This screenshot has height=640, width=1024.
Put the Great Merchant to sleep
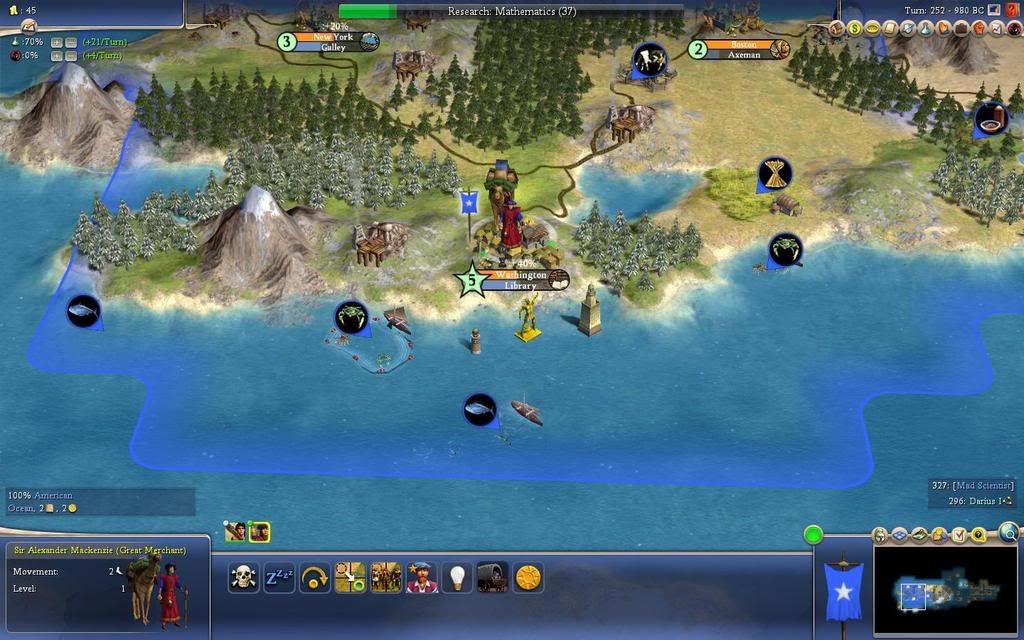(x=277, y=577)
